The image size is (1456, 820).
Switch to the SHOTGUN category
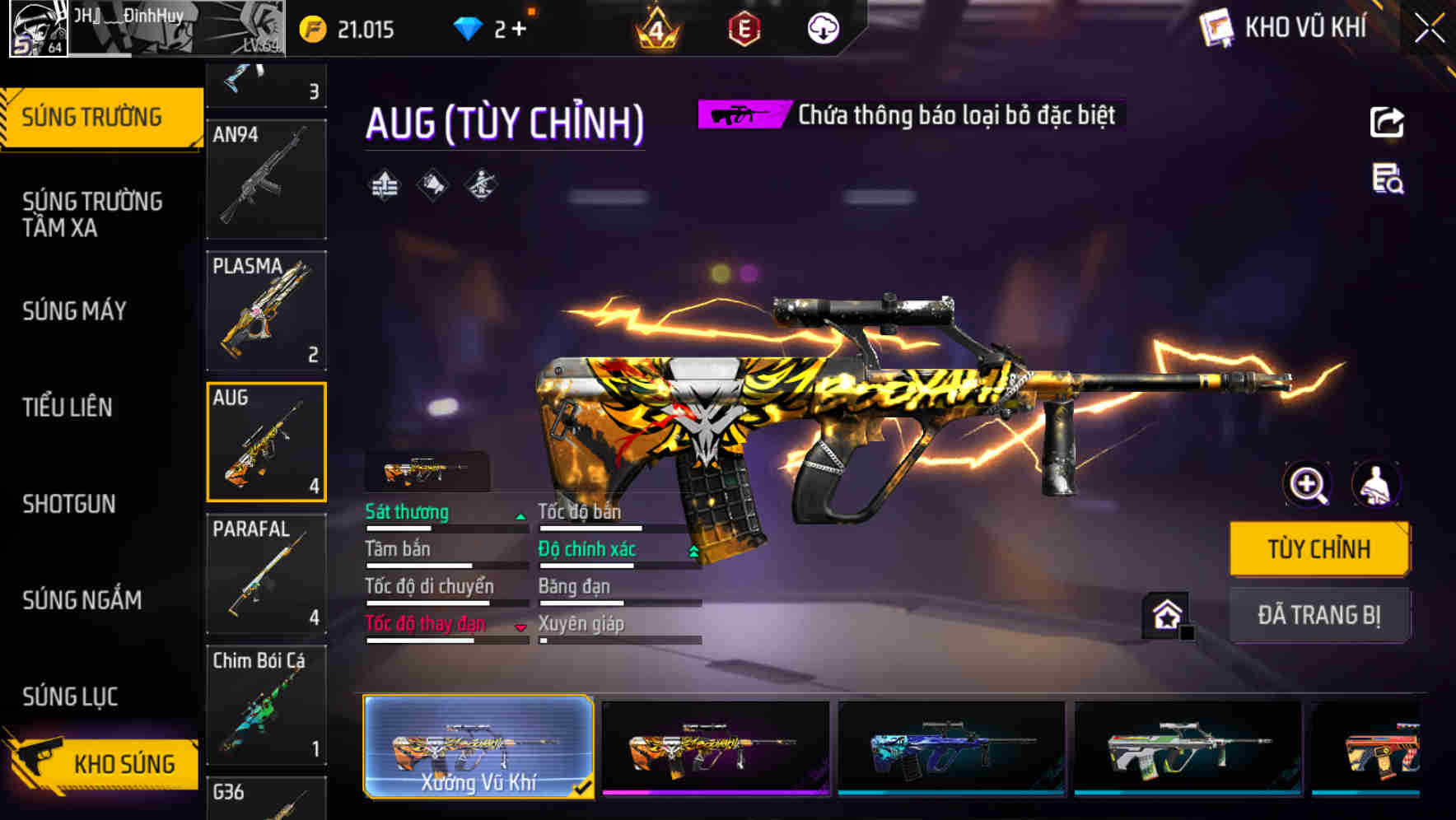[x=69, y=504]
